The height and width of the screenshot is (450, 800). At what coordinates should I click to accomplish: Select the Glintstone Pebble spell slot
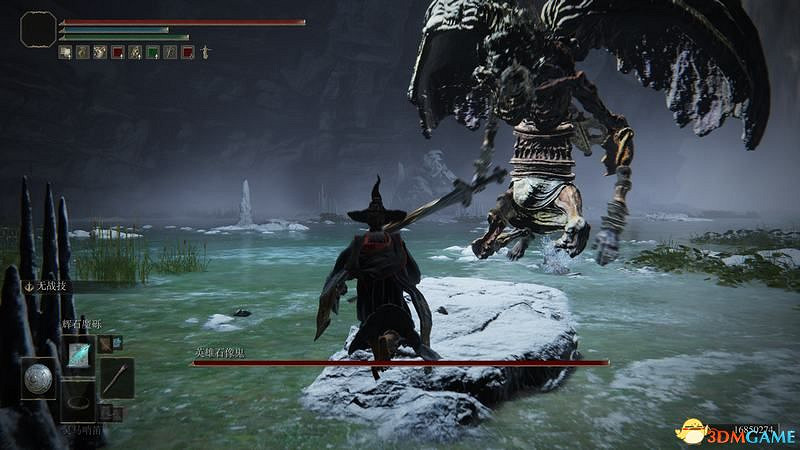click(x=77, y=352)
